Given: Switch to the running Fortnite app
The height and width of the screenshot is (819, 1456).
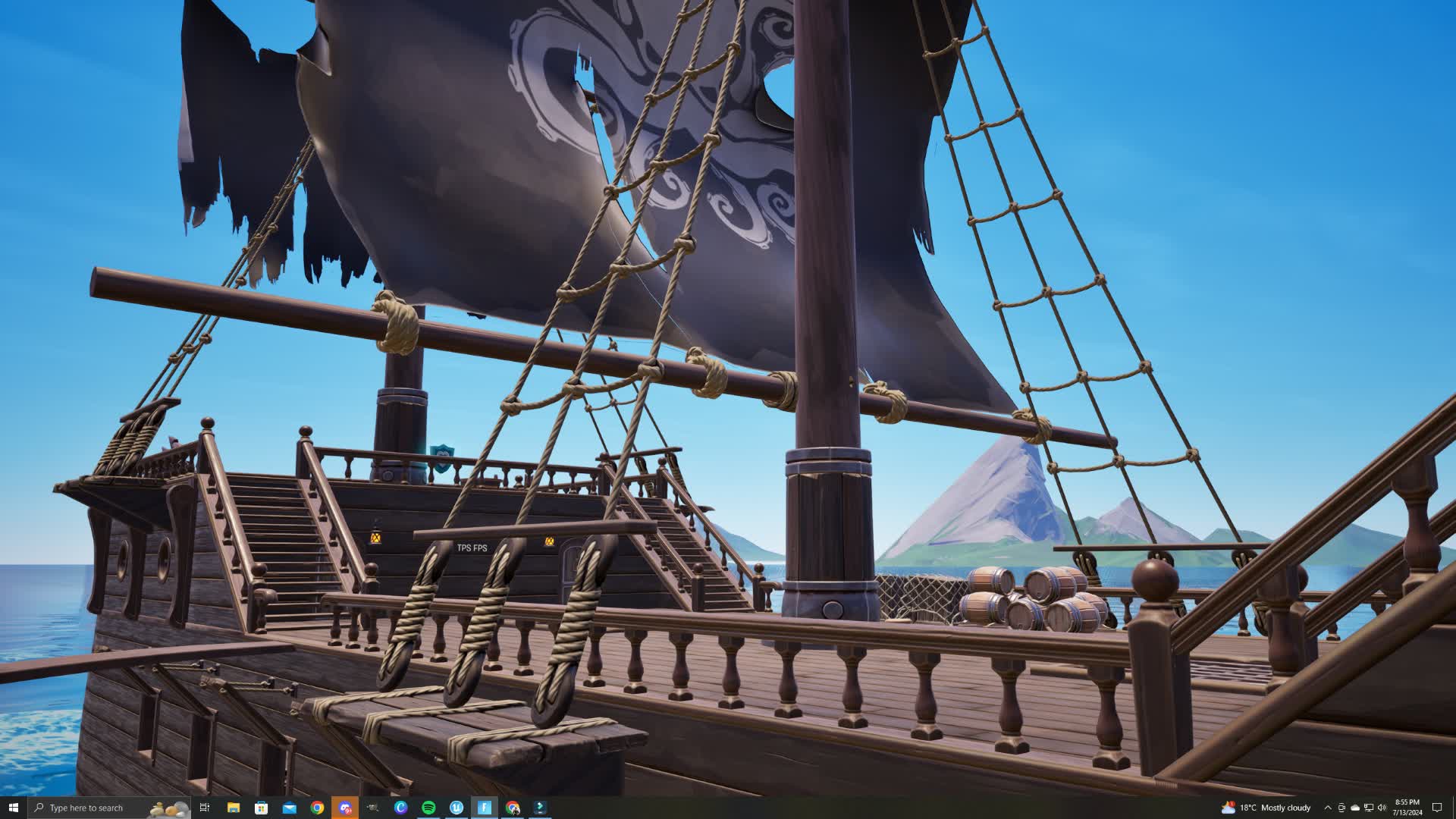Looking at the screenshot, I should 484,808.
